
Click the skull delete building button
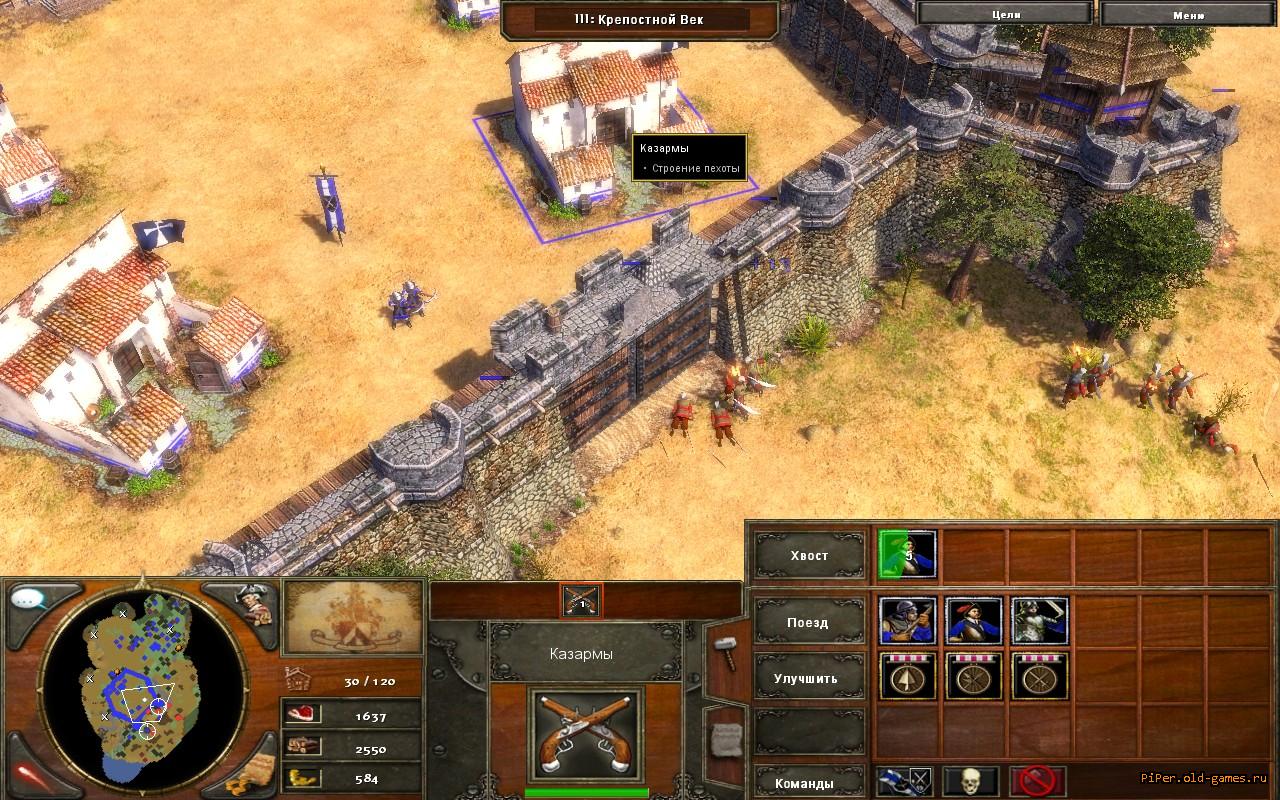click(970, 780)
